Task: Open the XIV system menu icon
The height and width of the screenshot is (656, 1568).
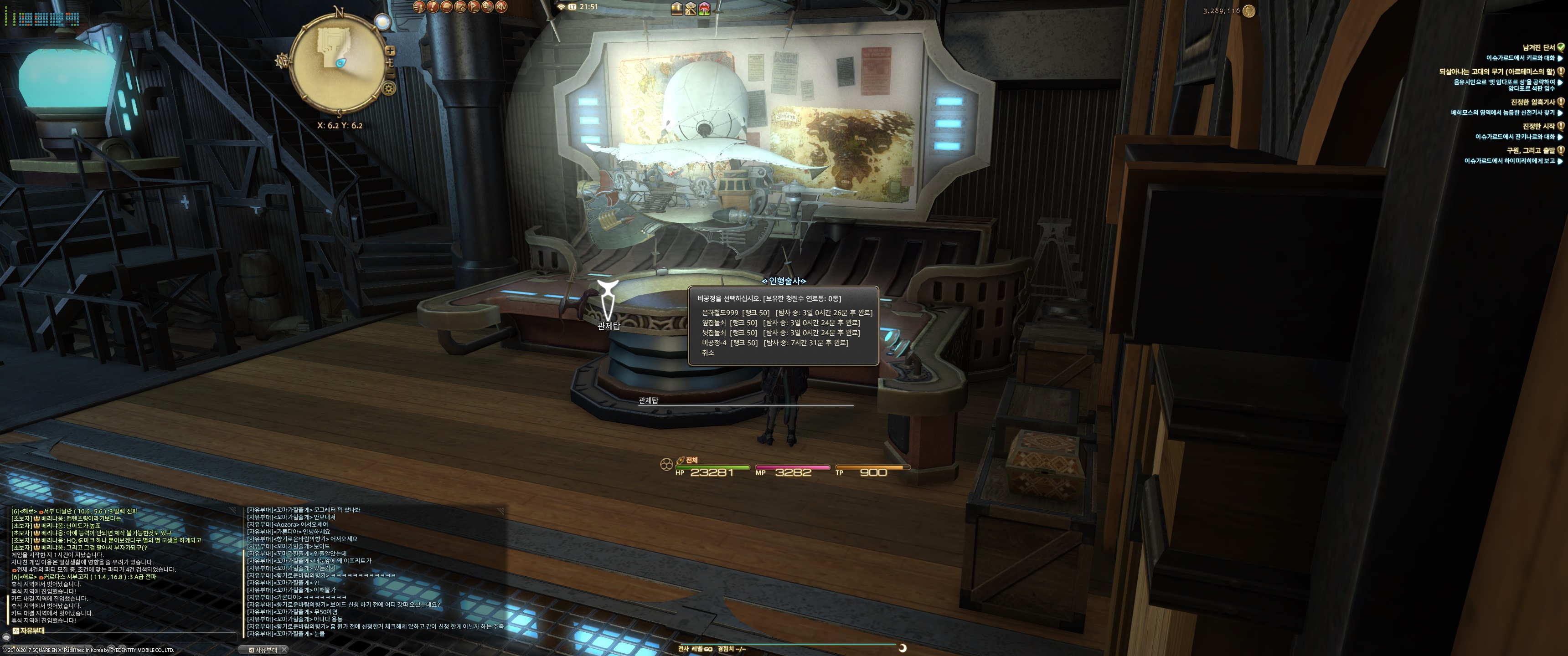Action: pyautogui.click(x=501, y=7)
